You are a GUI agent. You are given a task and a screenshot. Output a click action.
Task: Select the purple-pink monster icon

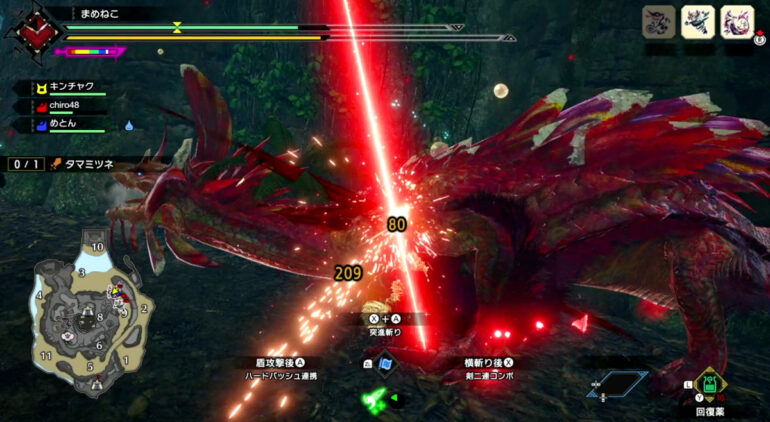736,22
